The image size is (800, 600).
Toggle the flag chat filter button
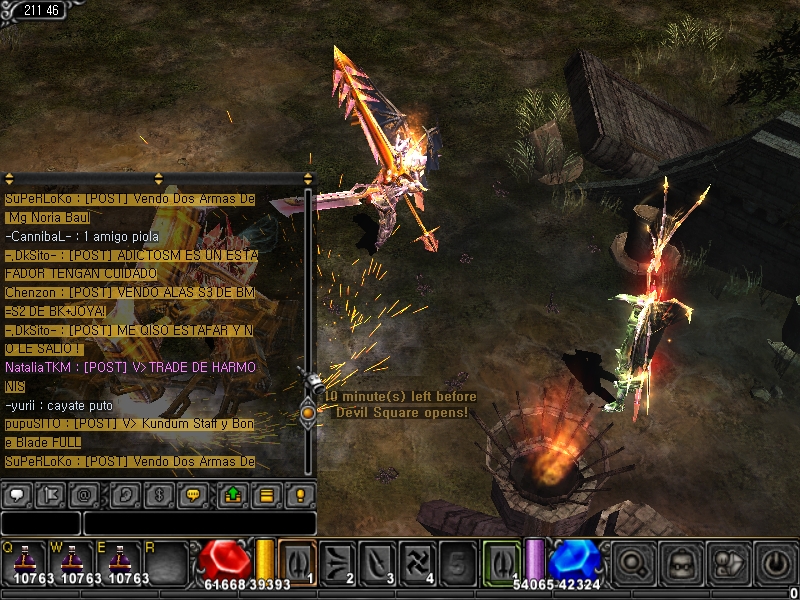tap(51, 495)
